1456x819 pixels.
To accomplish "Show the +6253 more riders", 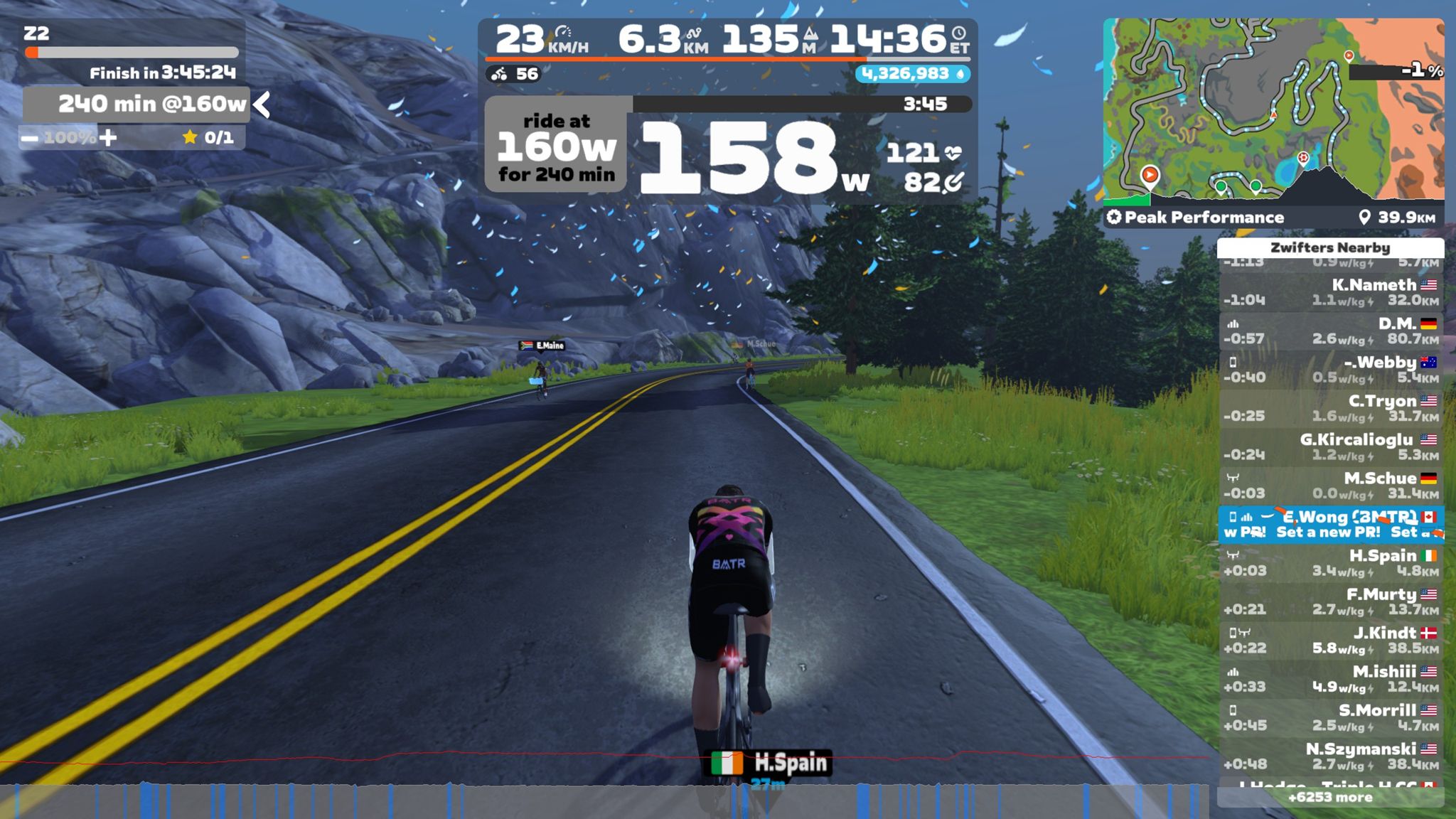I will click(1330, 798).
